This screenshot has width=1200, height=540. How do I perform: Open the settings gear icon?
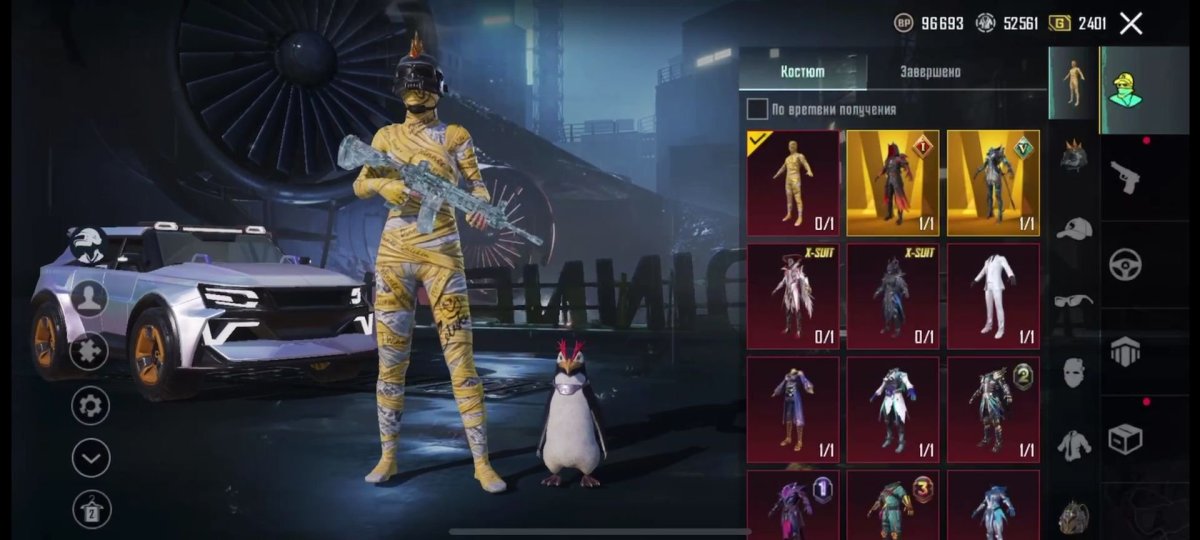point(91,406)
